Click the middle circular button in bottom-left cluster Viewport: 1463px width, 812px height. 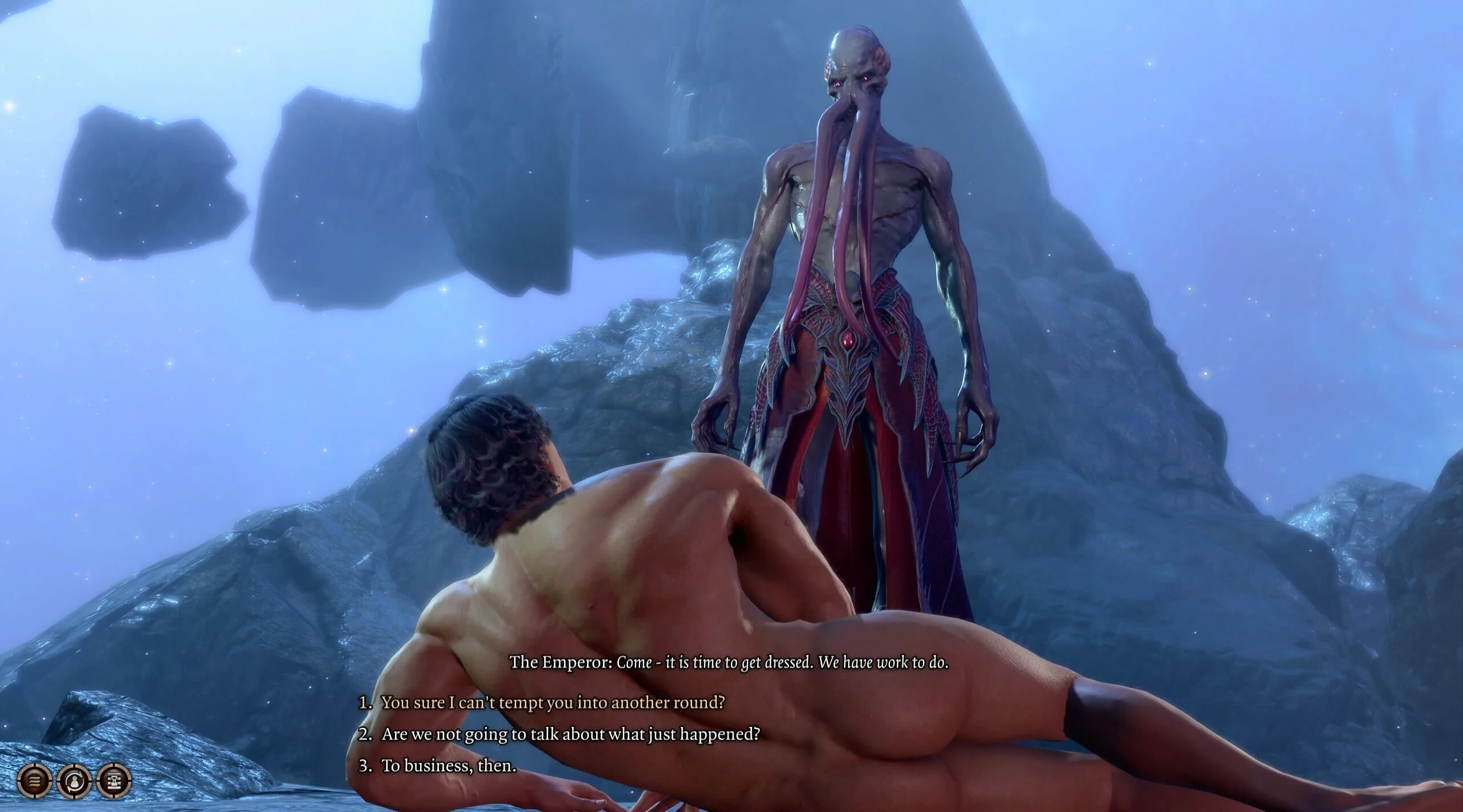point(73,780)
